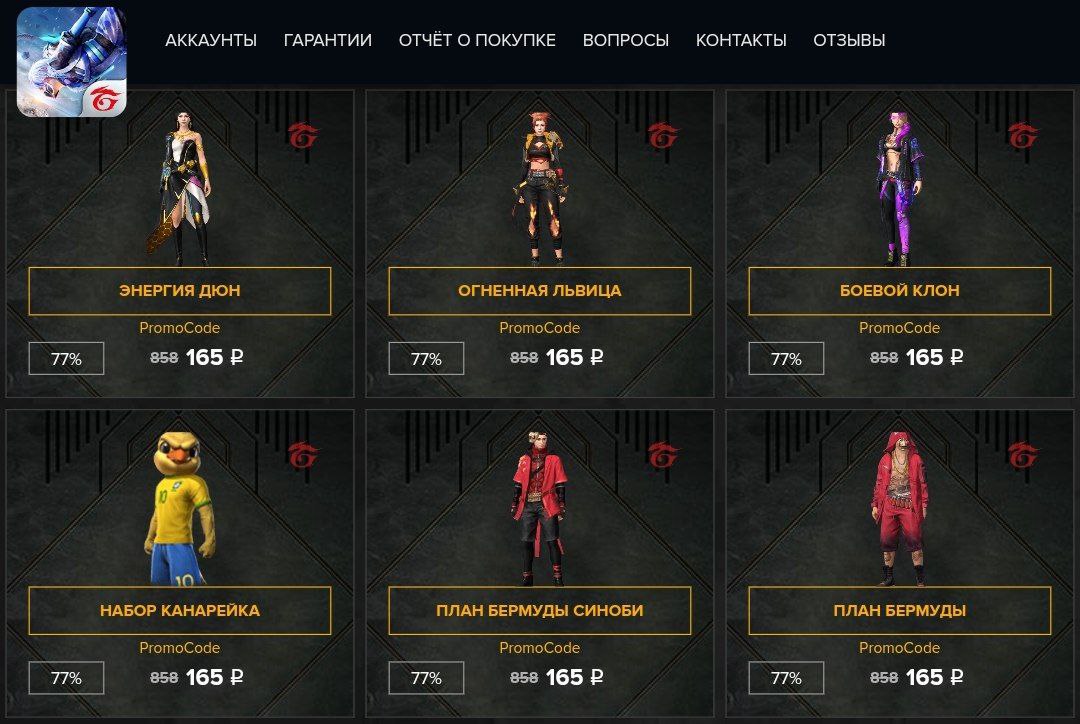Choose the ПЛАН БЕРМУДЫ СИНОБИ button

[540, 611]
